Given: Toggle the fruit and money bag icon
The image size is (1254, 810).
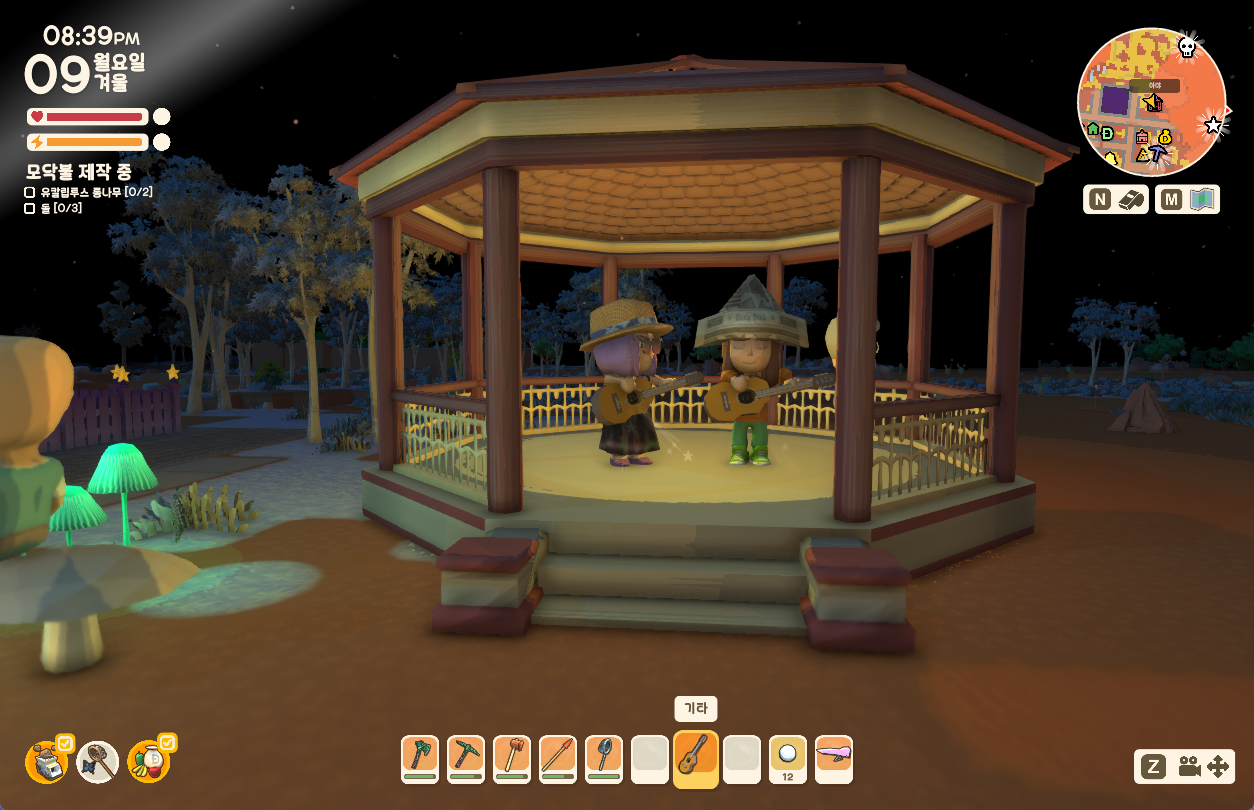Looking at the screenshot, I should pos(149,762).
